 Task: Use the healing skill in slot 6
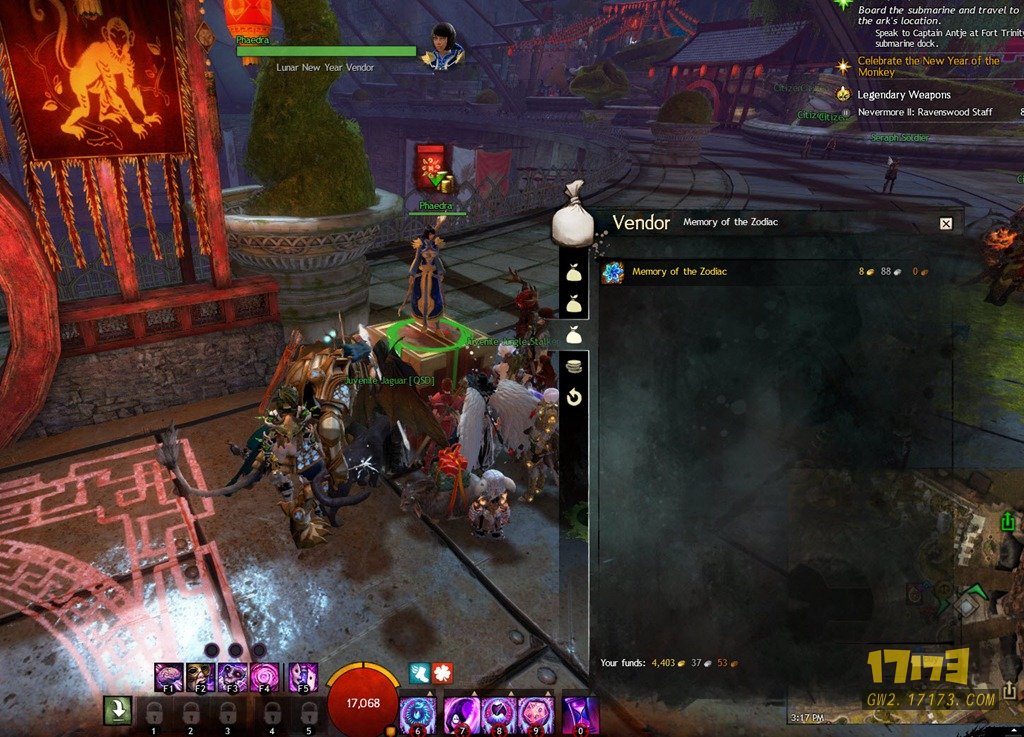[416, 715]
